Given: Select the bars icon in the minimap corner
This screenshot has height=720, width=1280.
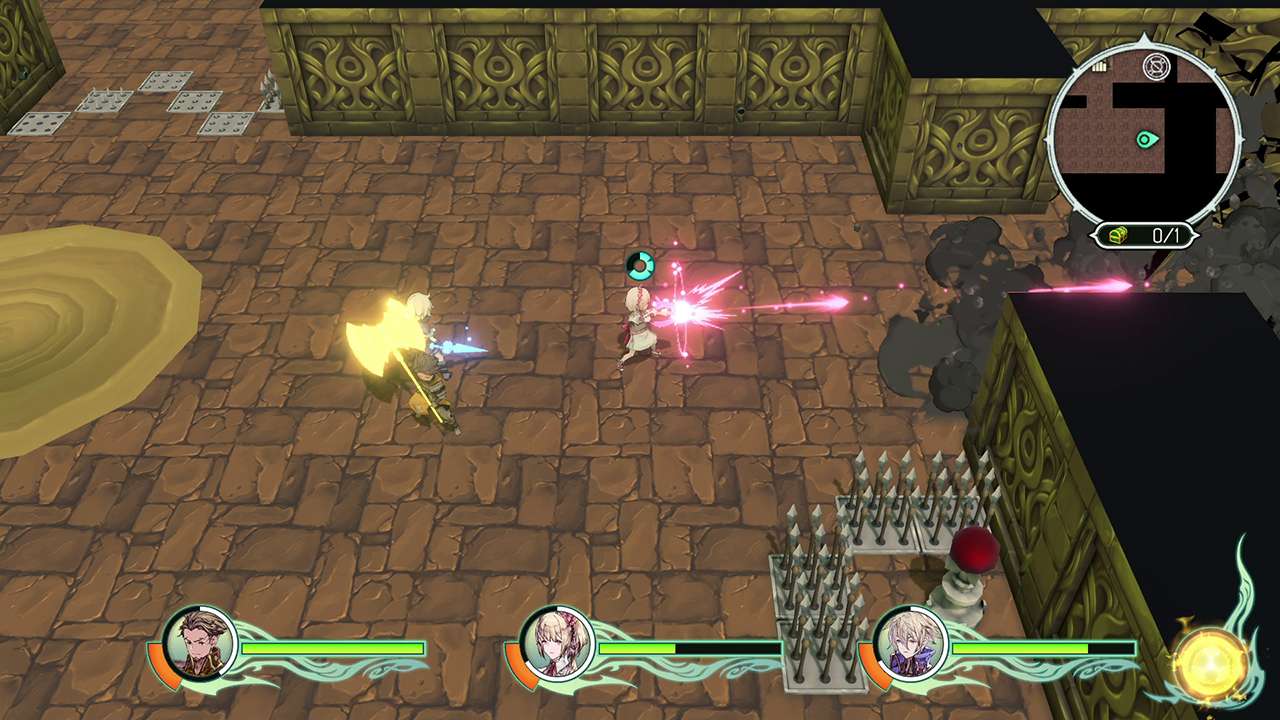Looking at the screenshot, I should point(1100,66).
